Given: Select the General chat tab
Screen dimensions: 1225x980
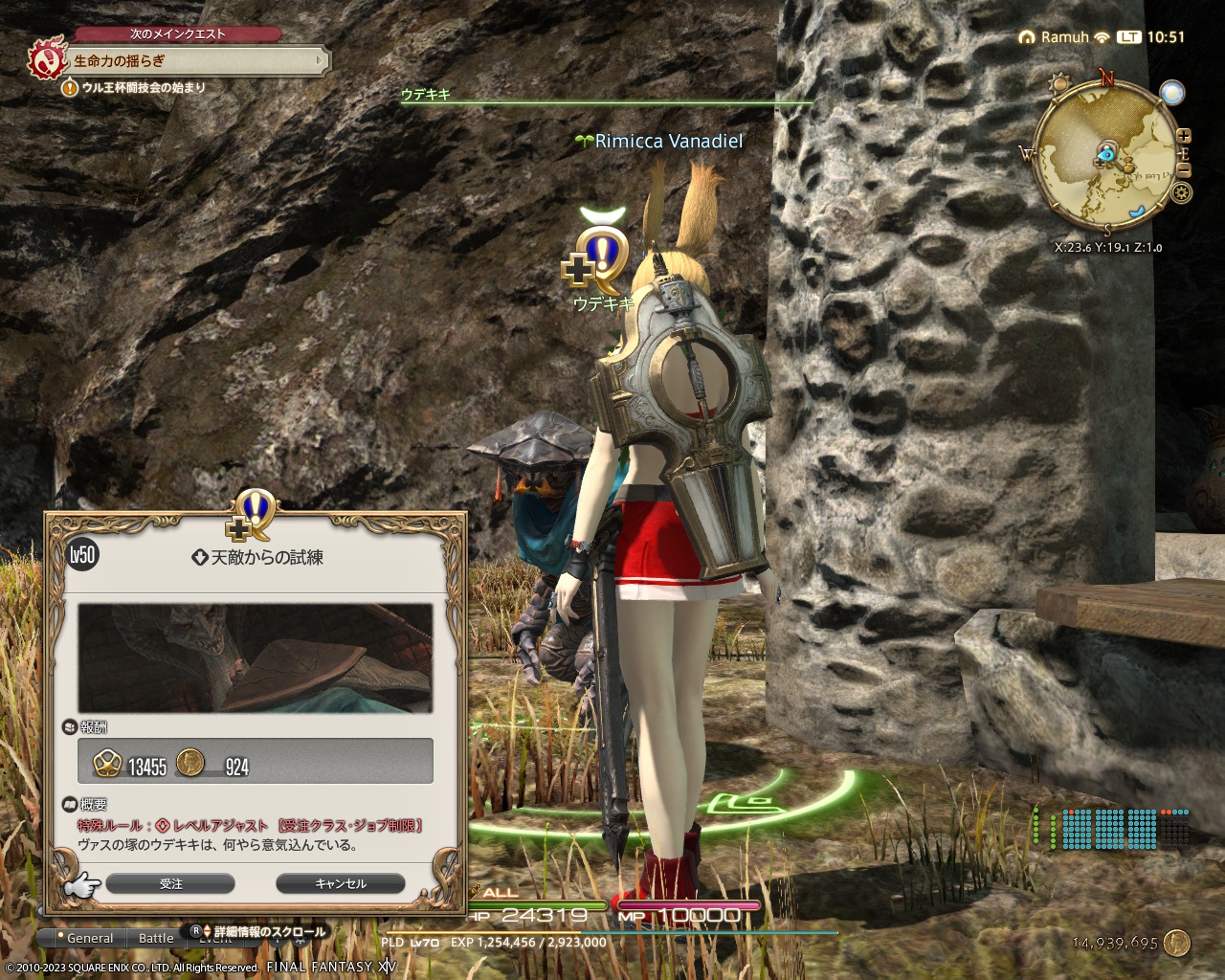Looking at the screenshot, I should click(x=89, y=938).
